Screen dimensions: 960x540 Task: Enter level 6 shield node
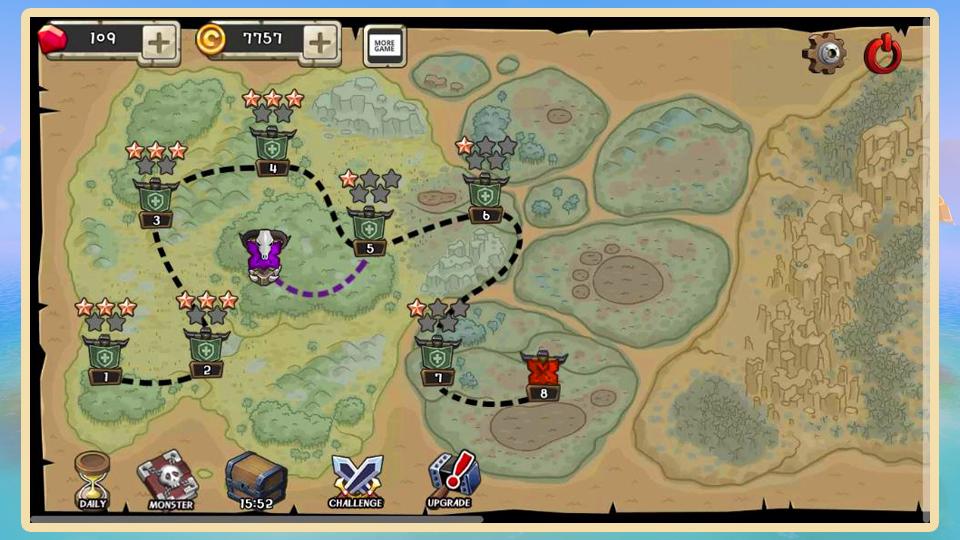point(486,193)
